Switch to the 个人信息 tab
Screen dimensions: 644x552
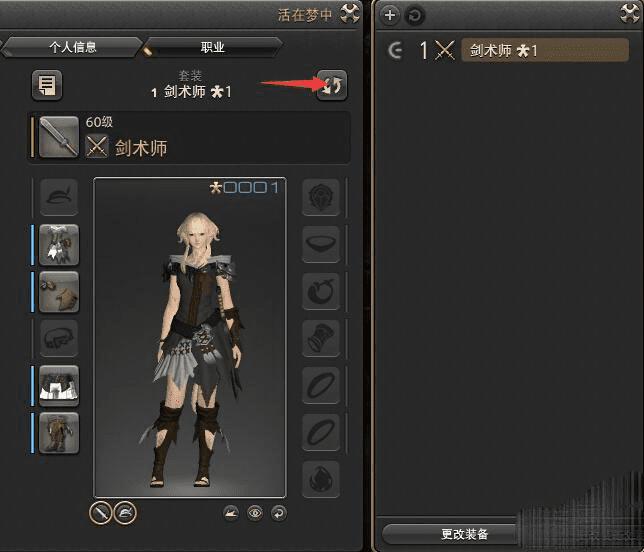70,47
